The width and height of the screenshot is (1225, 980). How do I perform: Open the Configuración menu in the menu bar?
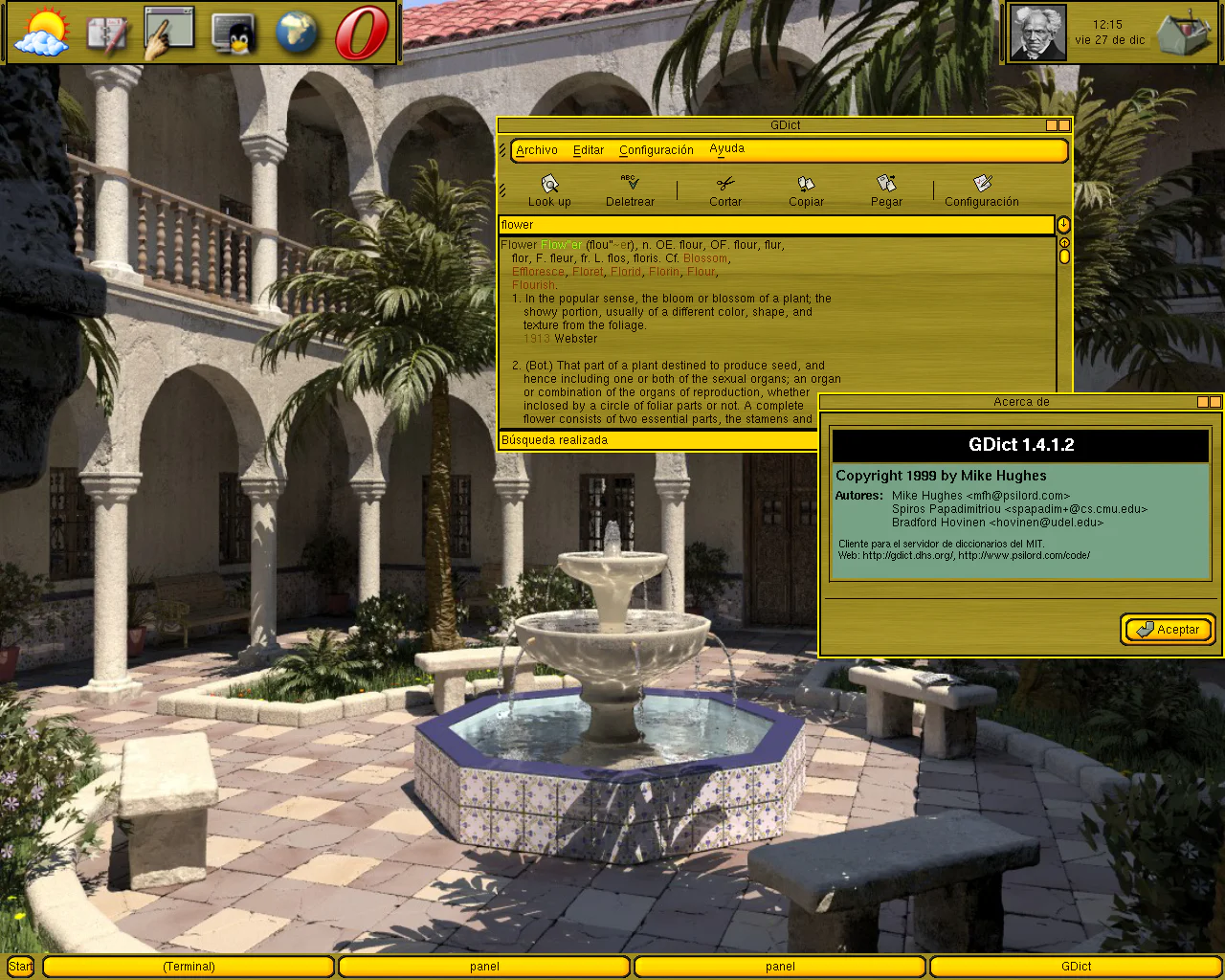tap(656, 150)
